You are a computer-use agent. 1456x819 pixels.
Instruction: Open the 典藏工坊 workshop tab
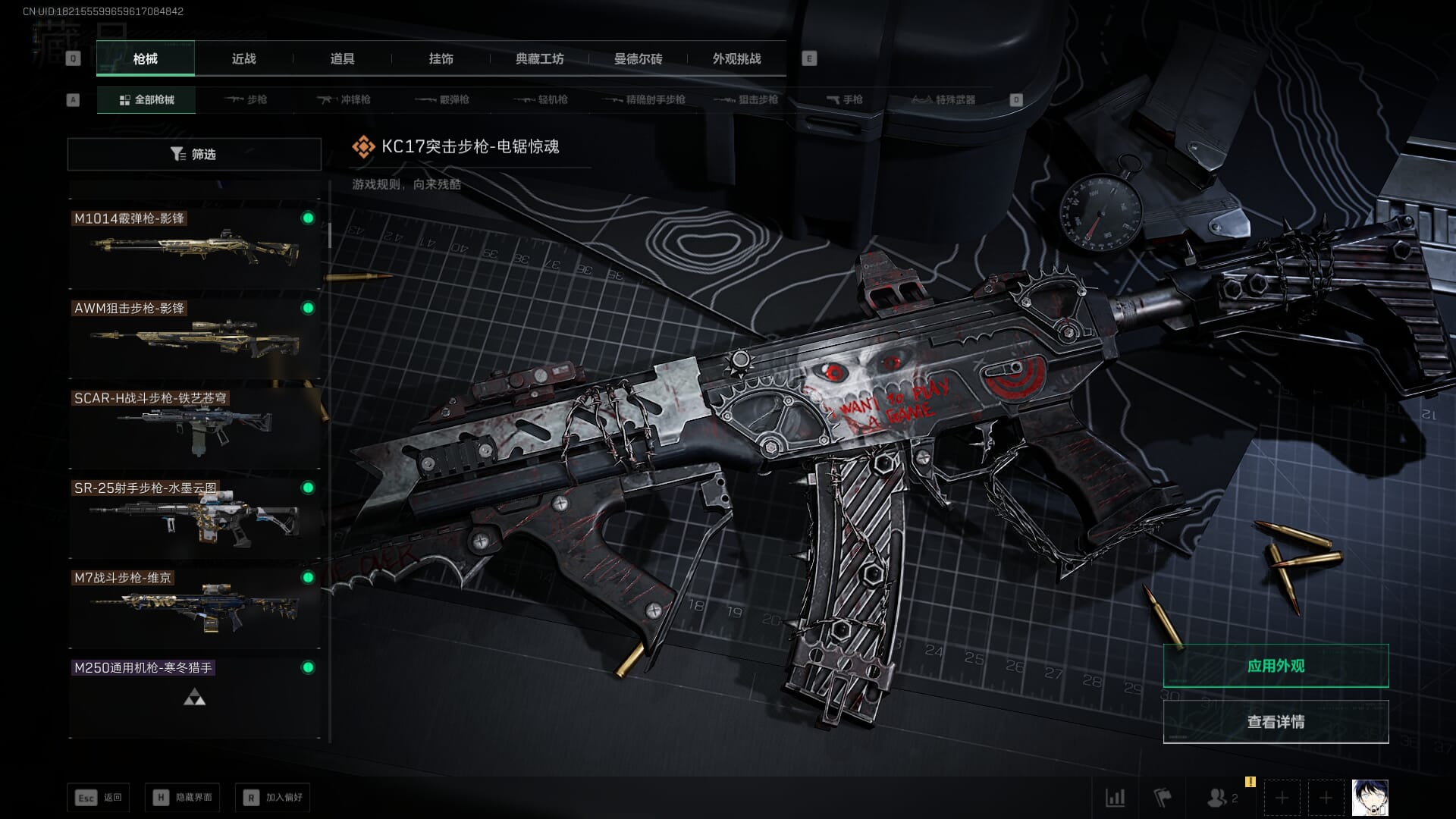(x=539, y=58)
